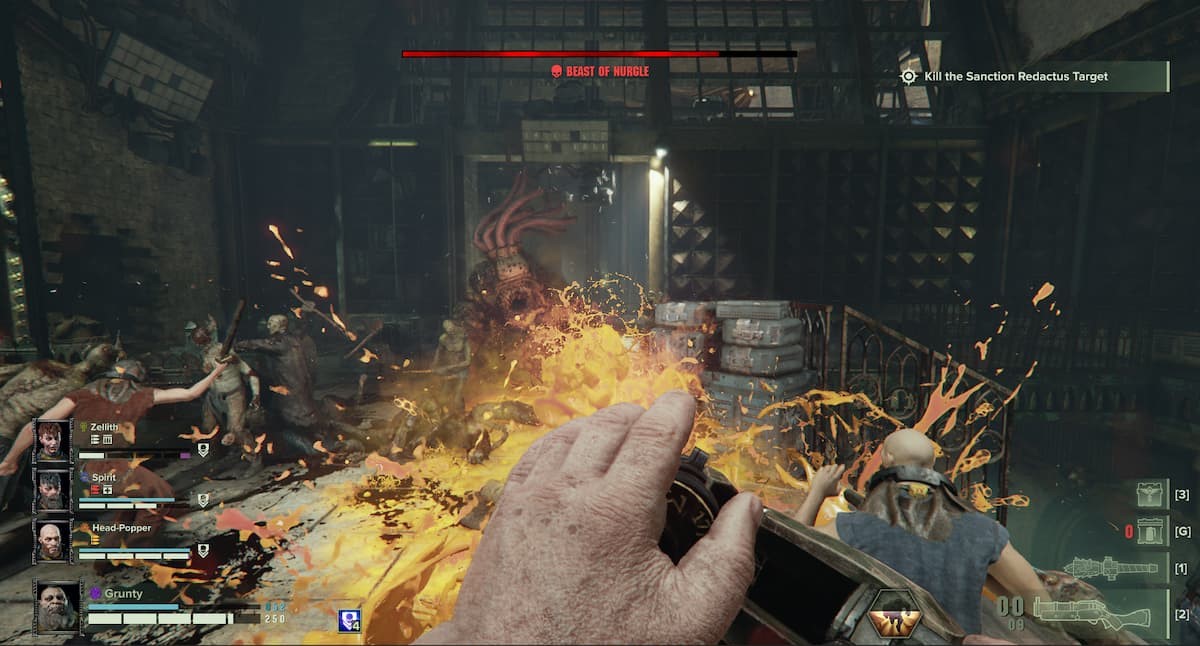Open Grunty's own character portrait
The image size is (1200, 646).
(59, 606)
